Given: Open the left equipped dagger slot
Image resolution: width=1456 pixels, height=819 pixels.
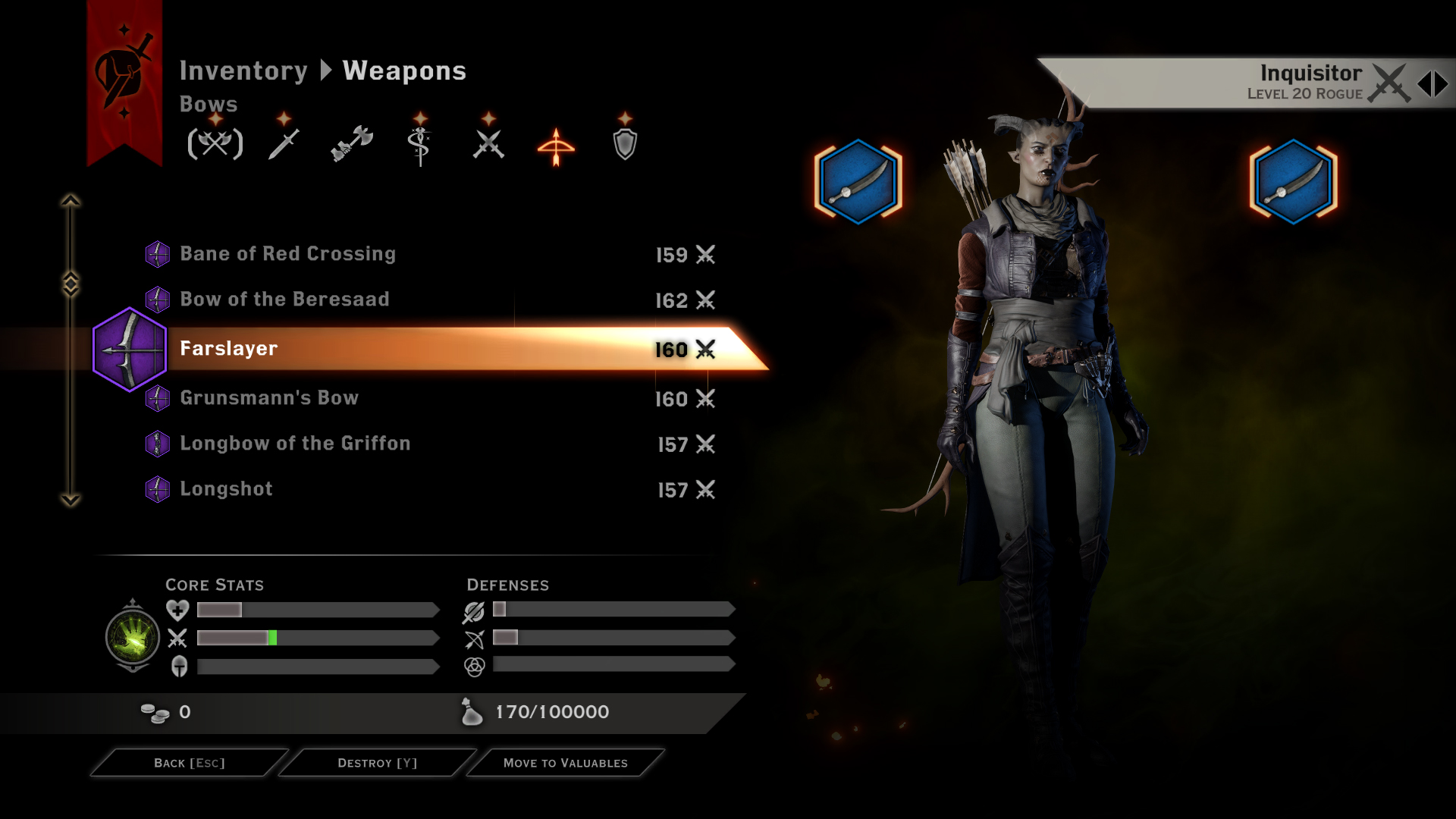Looking at the screenshot, I should coord(858,182).
